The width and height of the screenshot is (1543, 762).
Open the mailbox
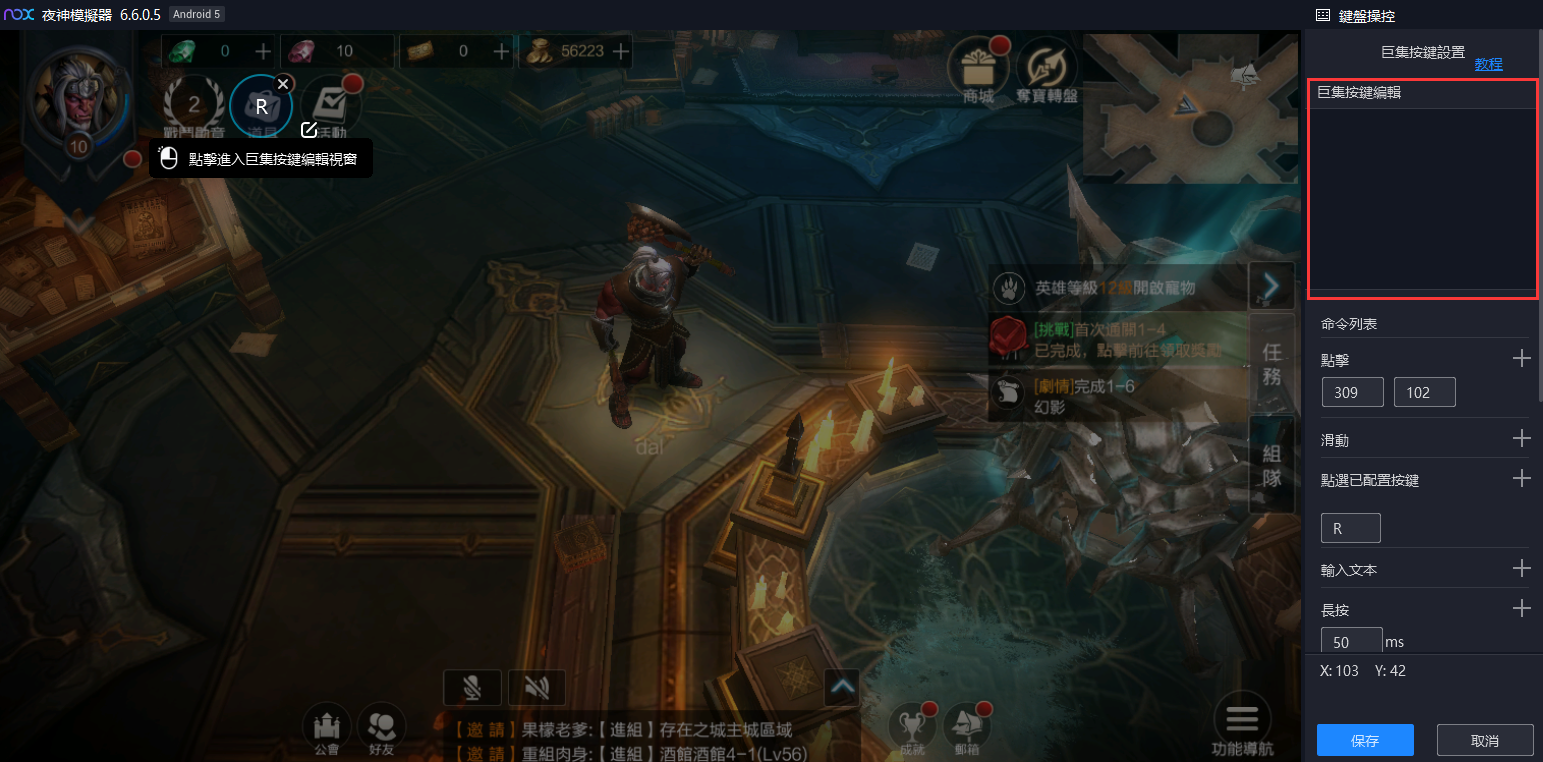pyautogui.click(x=966, y=728)
